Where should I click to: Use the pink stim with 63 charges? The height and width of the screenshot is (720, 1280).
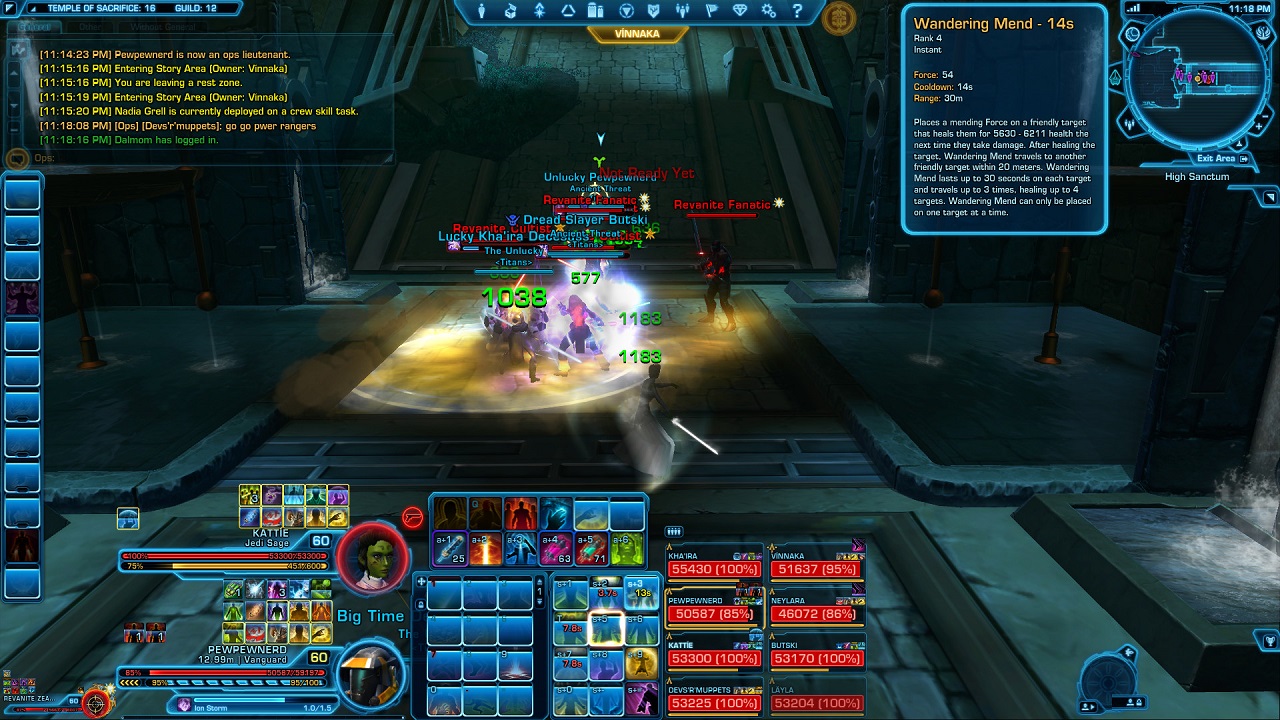coord(556,548)
